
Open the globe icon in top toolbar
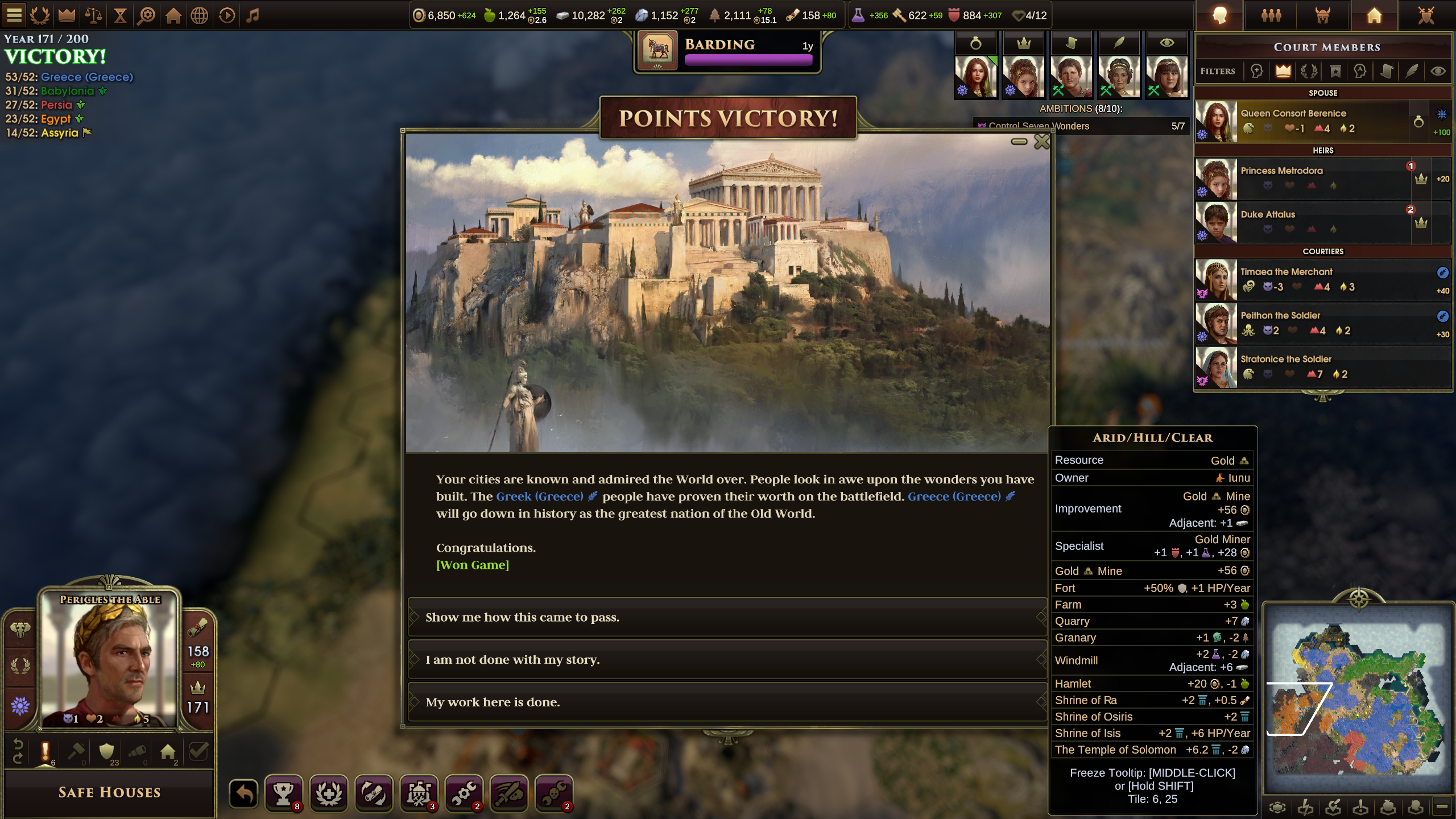pos(200,15)
